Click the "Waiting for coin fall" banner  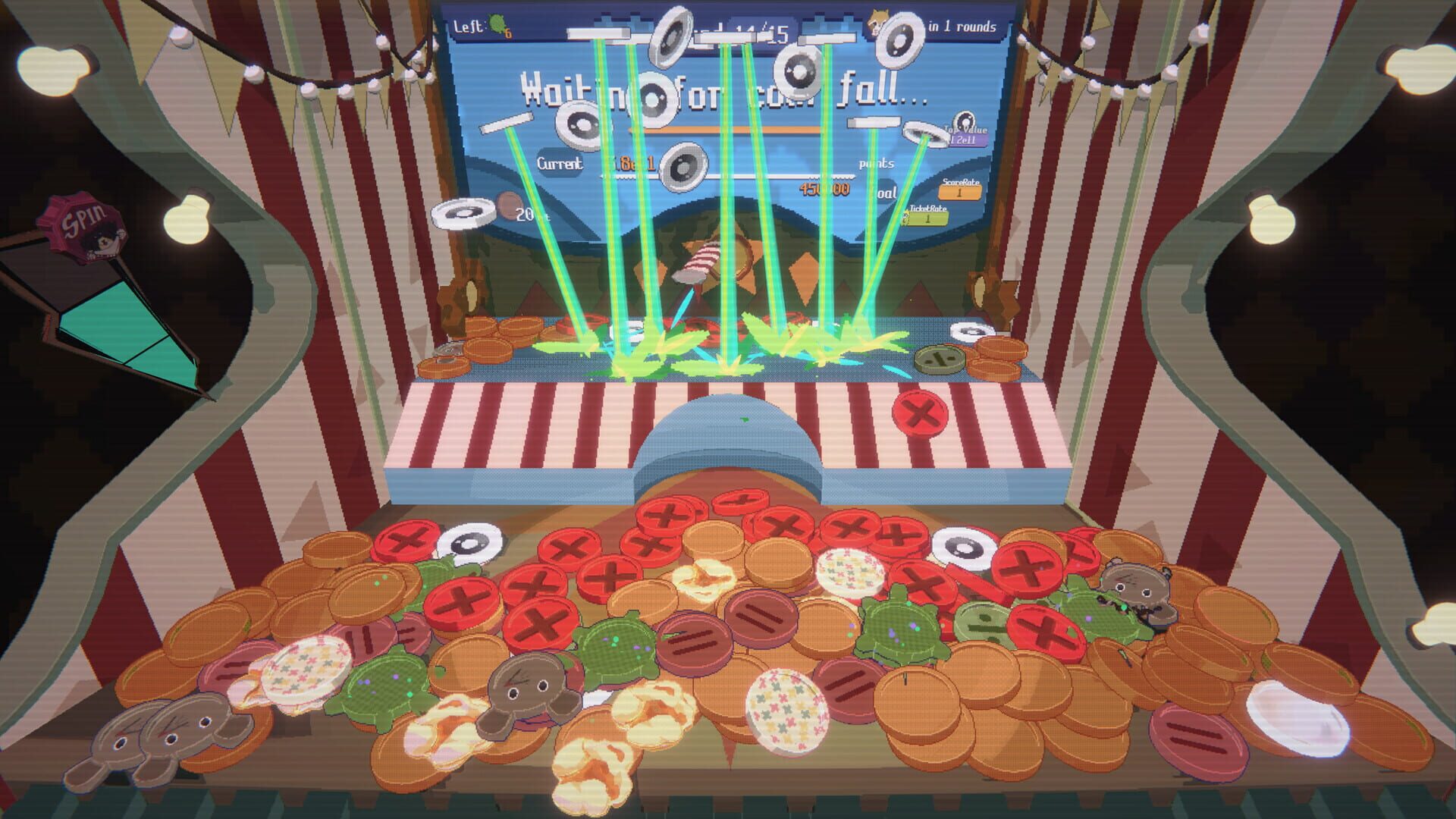tap(724, 91)
